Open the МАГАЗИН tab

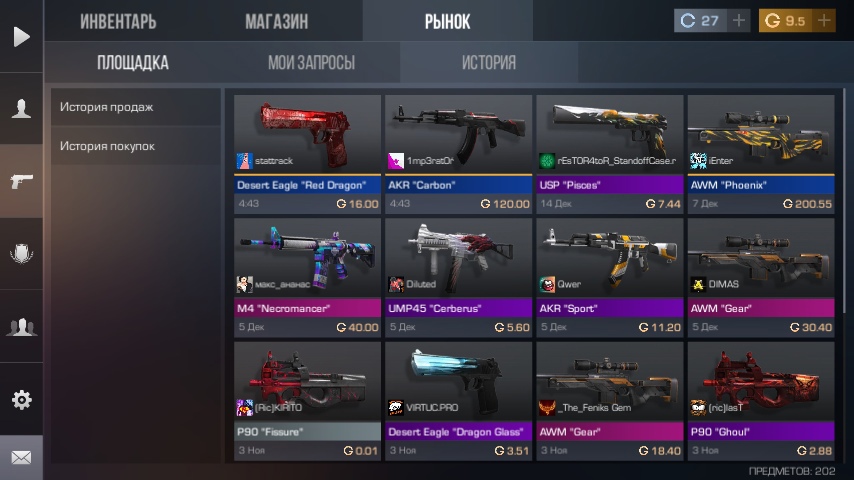tap(276, 21)
